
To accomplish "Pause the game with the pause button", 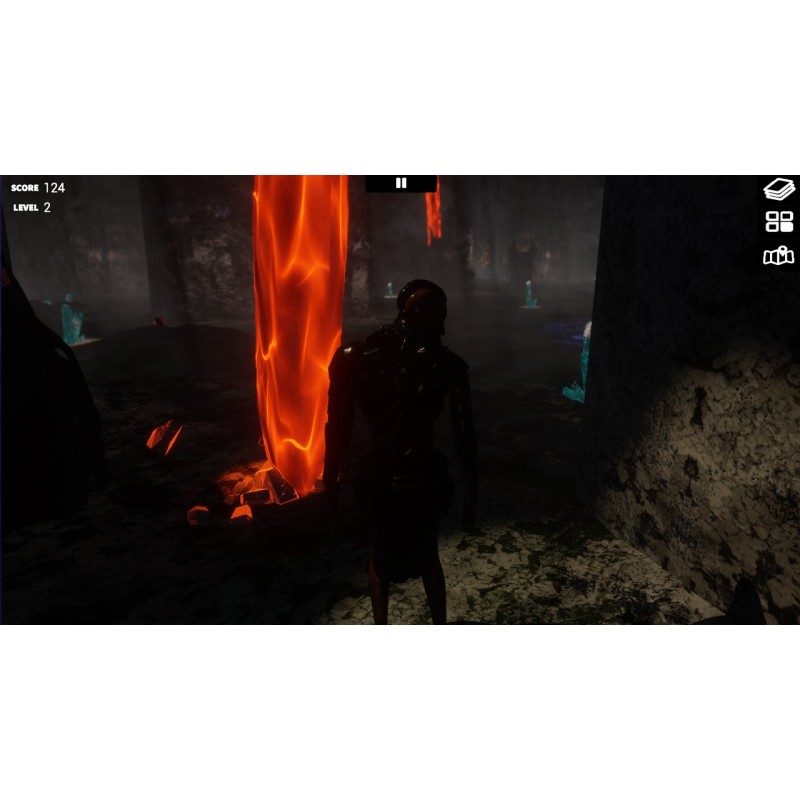I will click(401, 183).
